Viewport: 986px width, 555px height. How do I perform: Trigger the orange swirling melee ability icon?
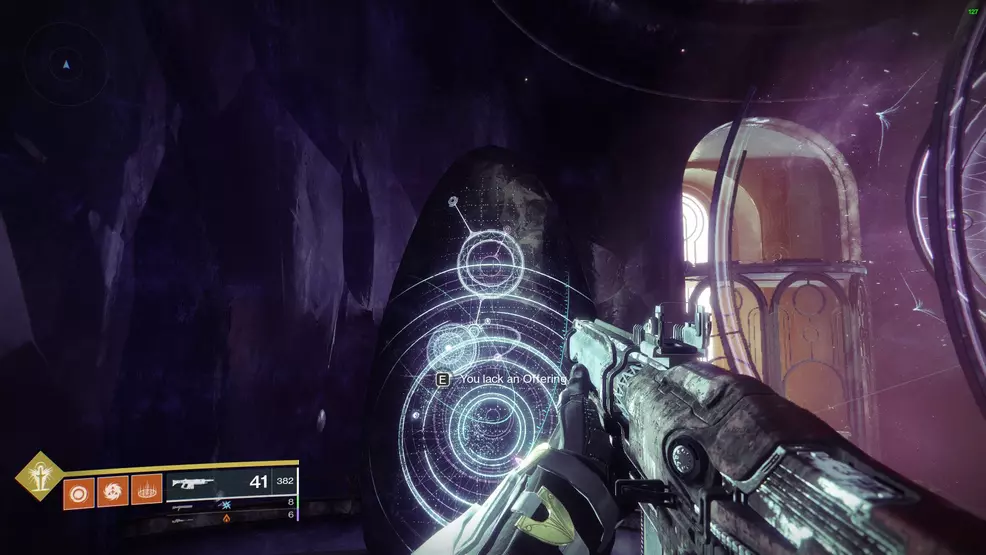point(113,491)
